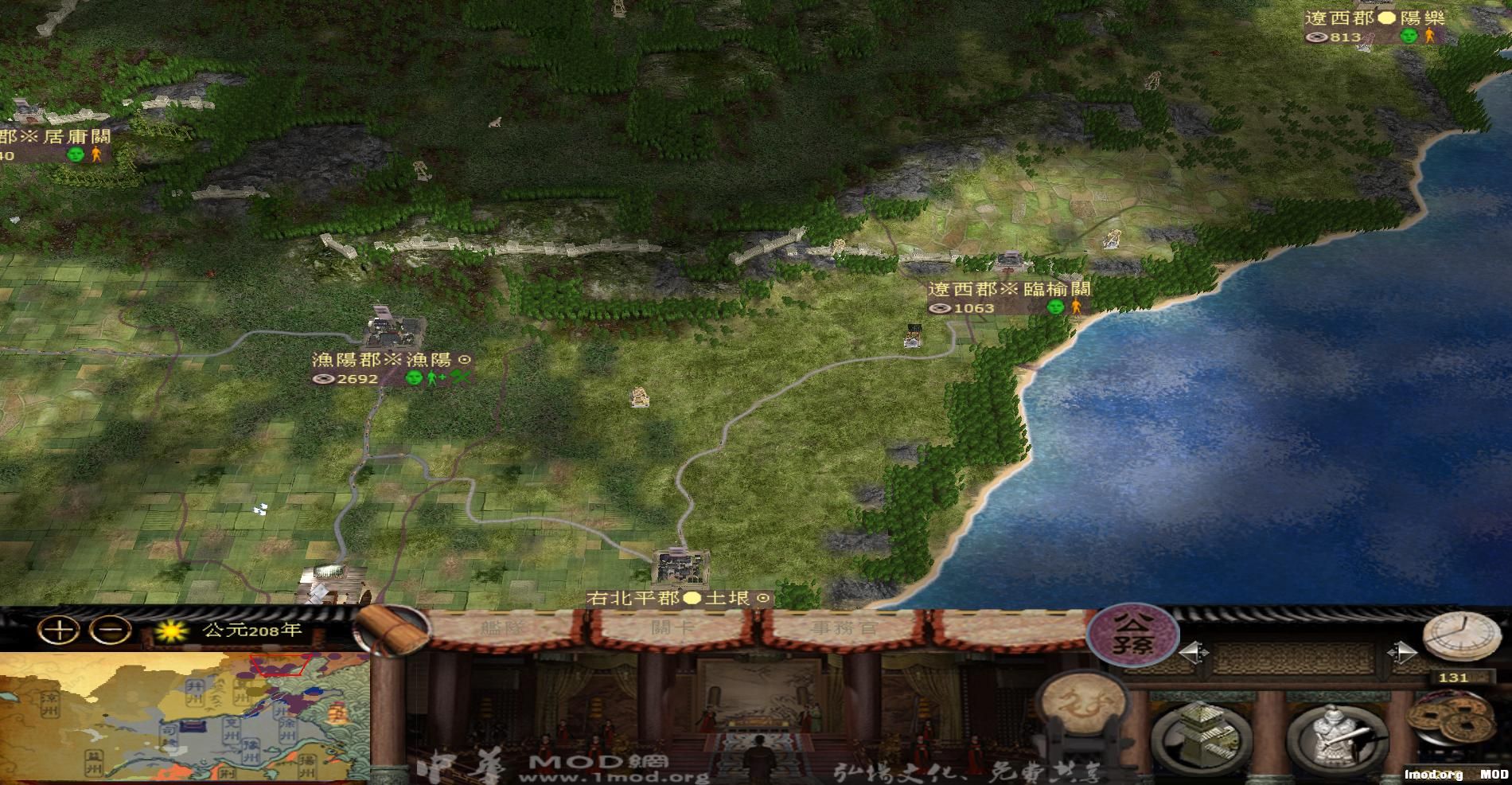Screen dimensions: 1512x785
Task: Open the armor recruitment icon at bottom right
Action: pyautogui.click(x=1335, y=735)
